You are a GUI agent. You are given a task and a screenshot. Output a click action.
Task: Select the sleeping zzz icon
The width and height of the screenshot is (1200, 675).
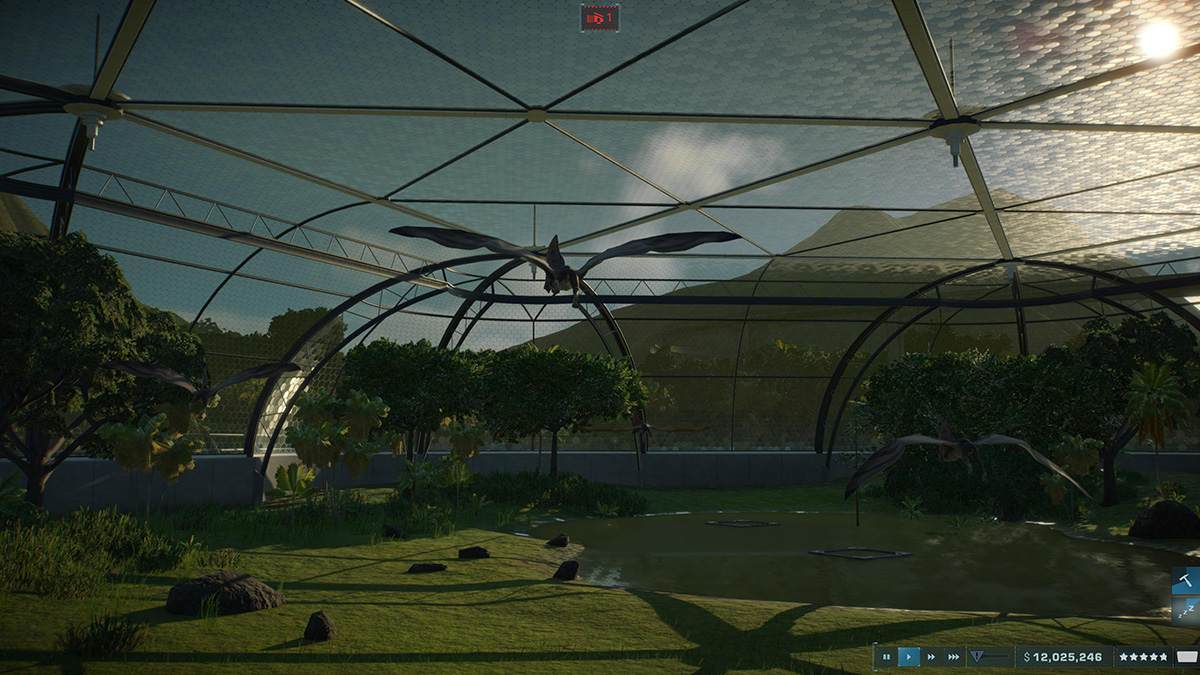1187,611
